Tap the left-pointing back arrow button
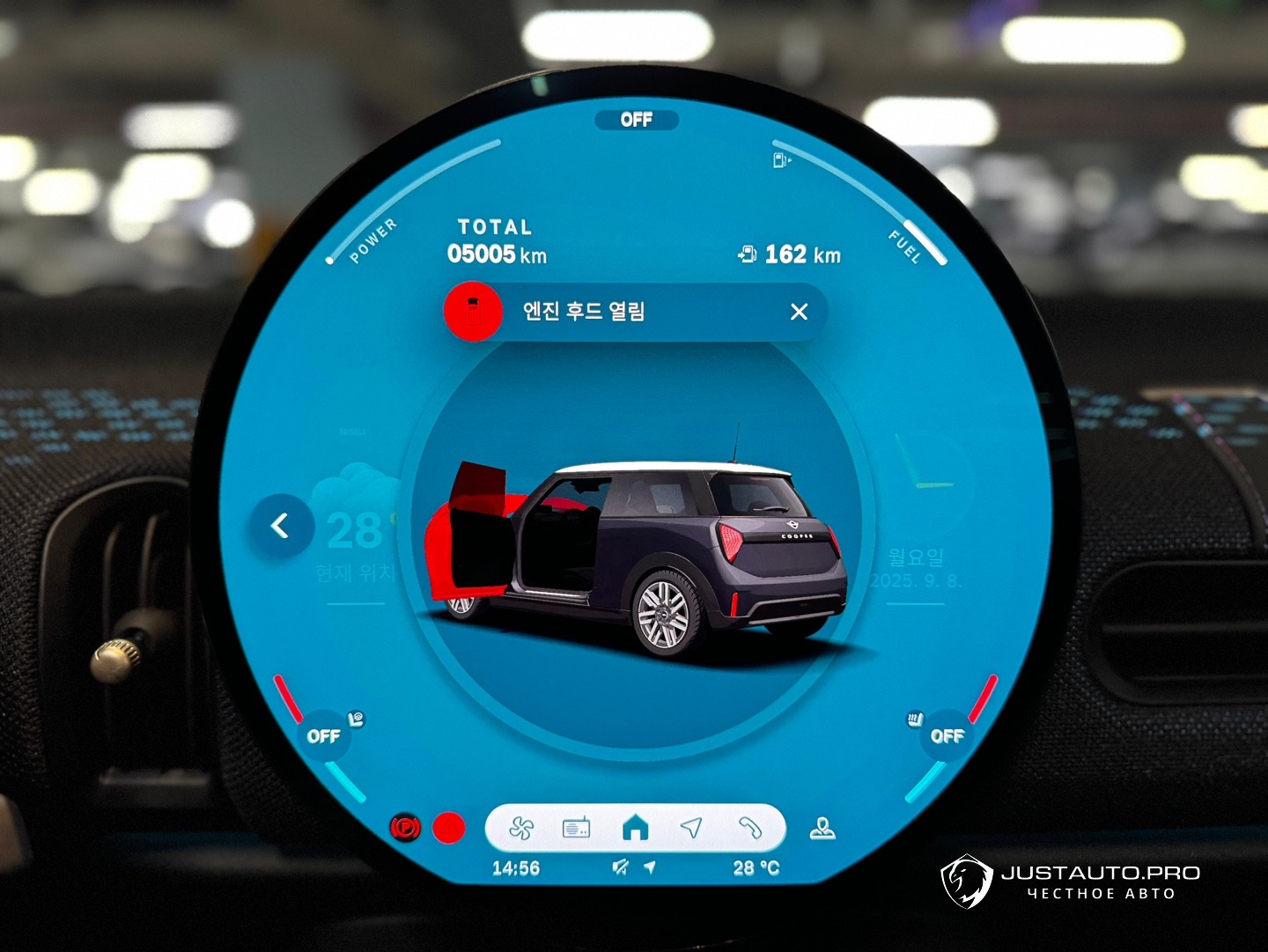1268x952 pixels. coord(281,526)
